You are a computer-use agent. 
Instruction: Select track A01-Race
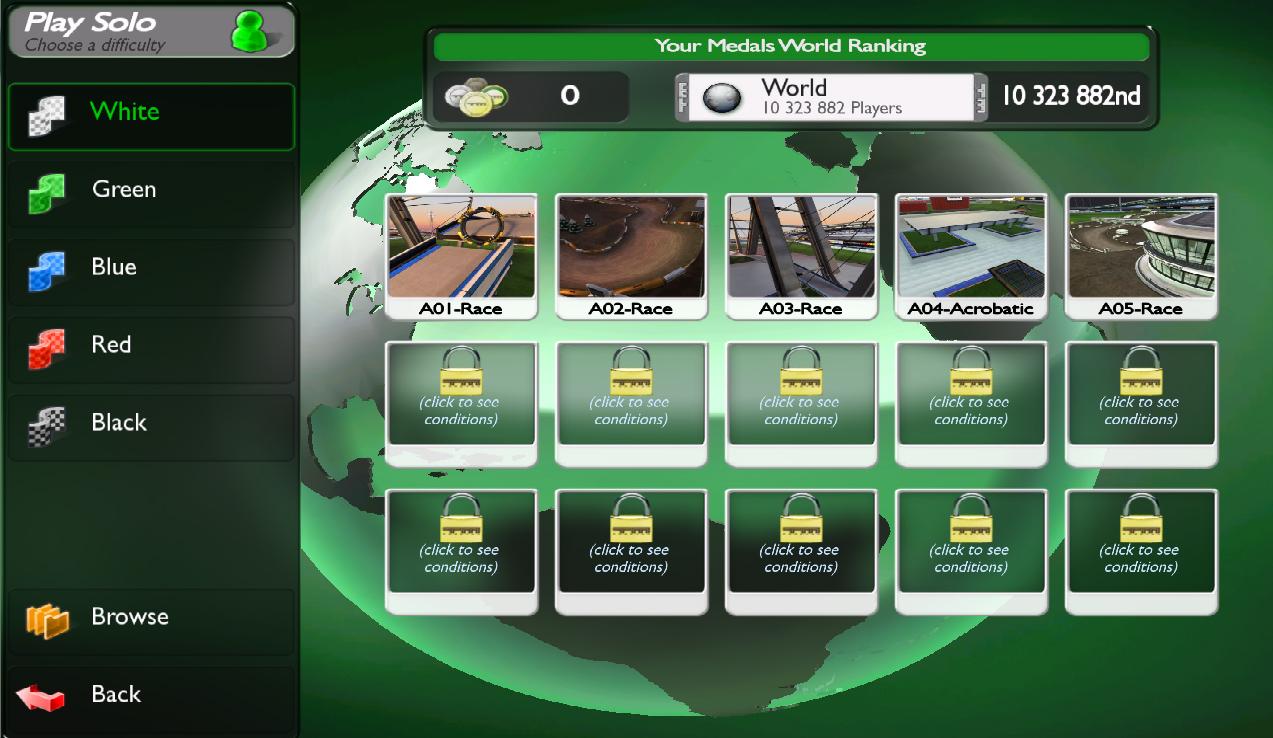461,255
